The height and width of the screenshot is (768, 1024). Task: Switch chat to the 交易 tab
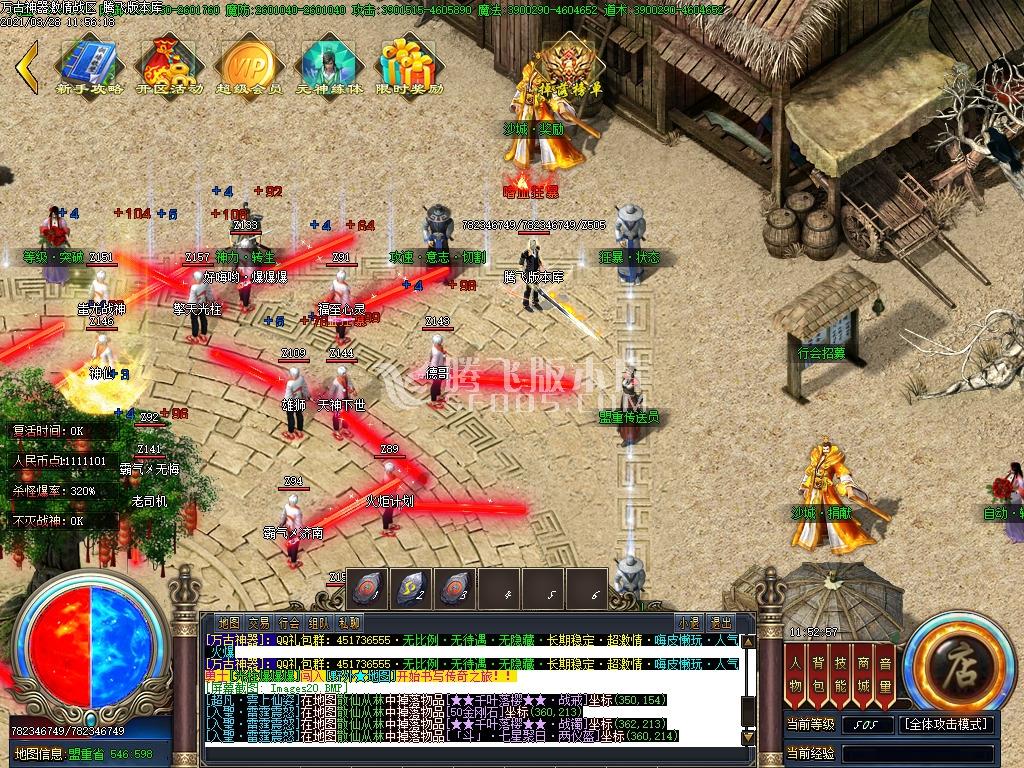(258, 622)
